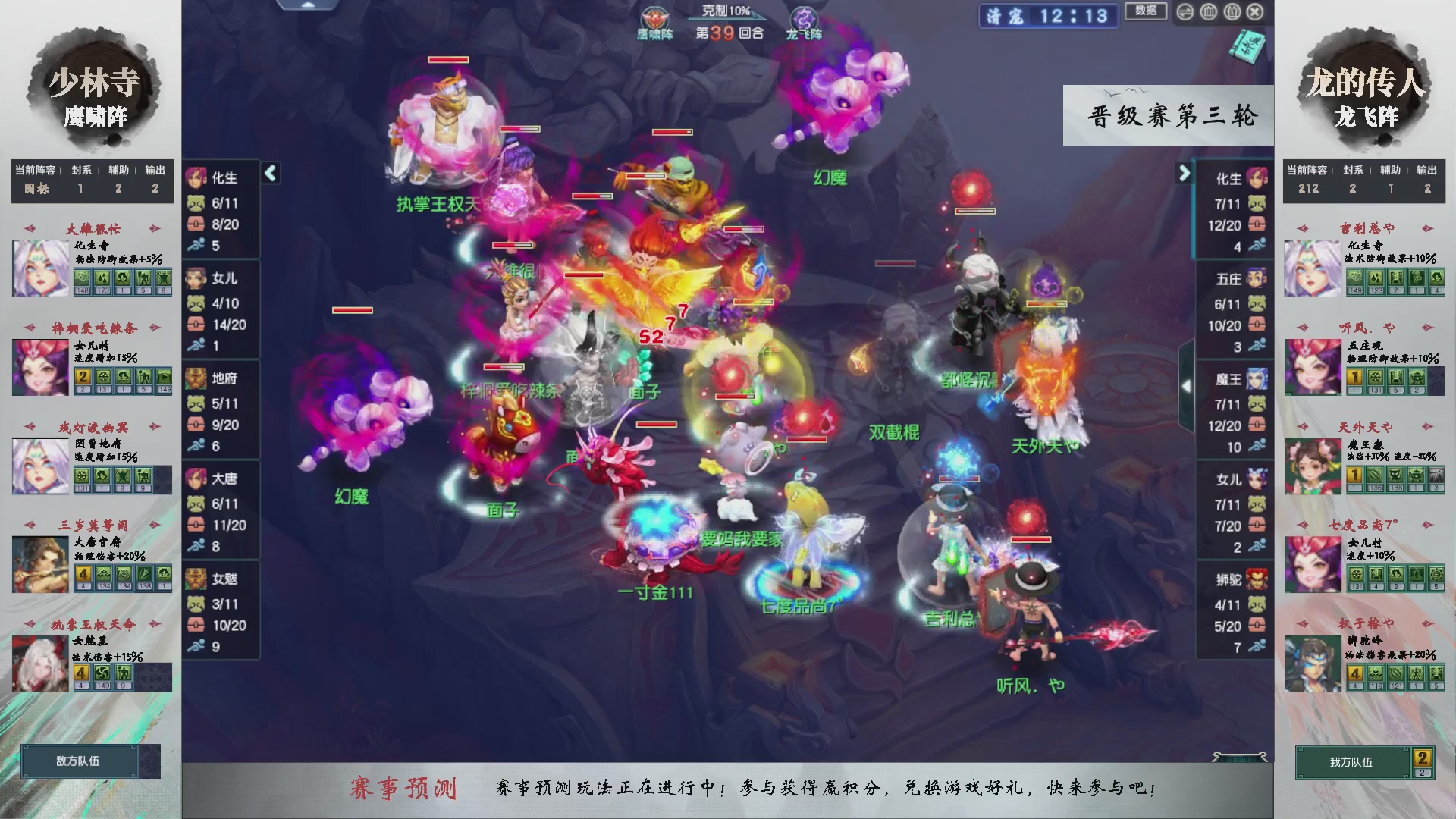The height and width of the screenshot is (819, 1456).
Task: Collapse the right unit list with the chevron
Action: pyautogui.click(x=1185, y=173)
